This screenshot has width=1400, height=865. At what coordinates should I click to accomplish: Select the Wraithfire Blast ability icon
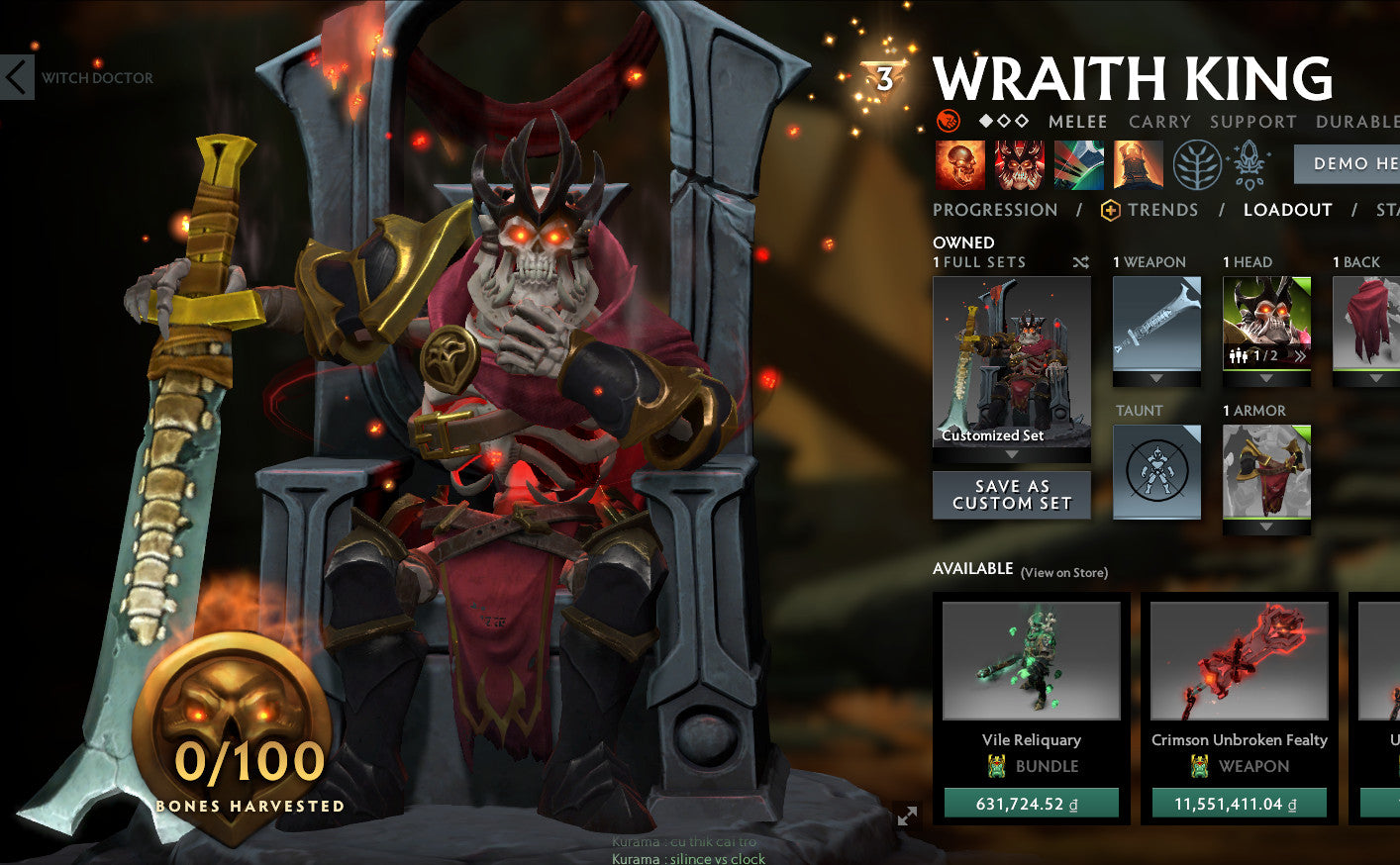point(958,163)
